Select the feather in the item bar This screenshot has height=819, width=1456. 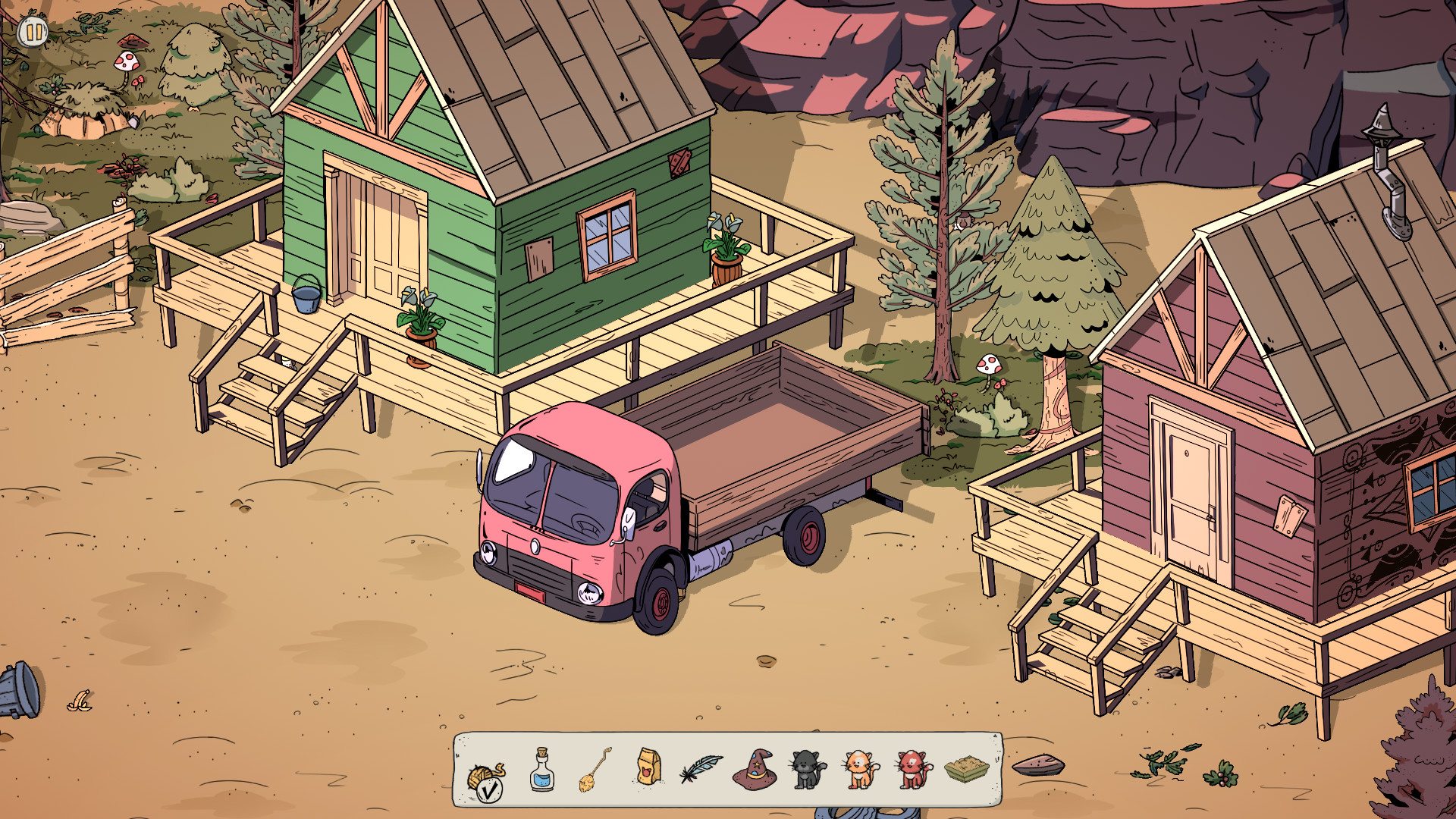pyautogui.click(x=701, y=768)
